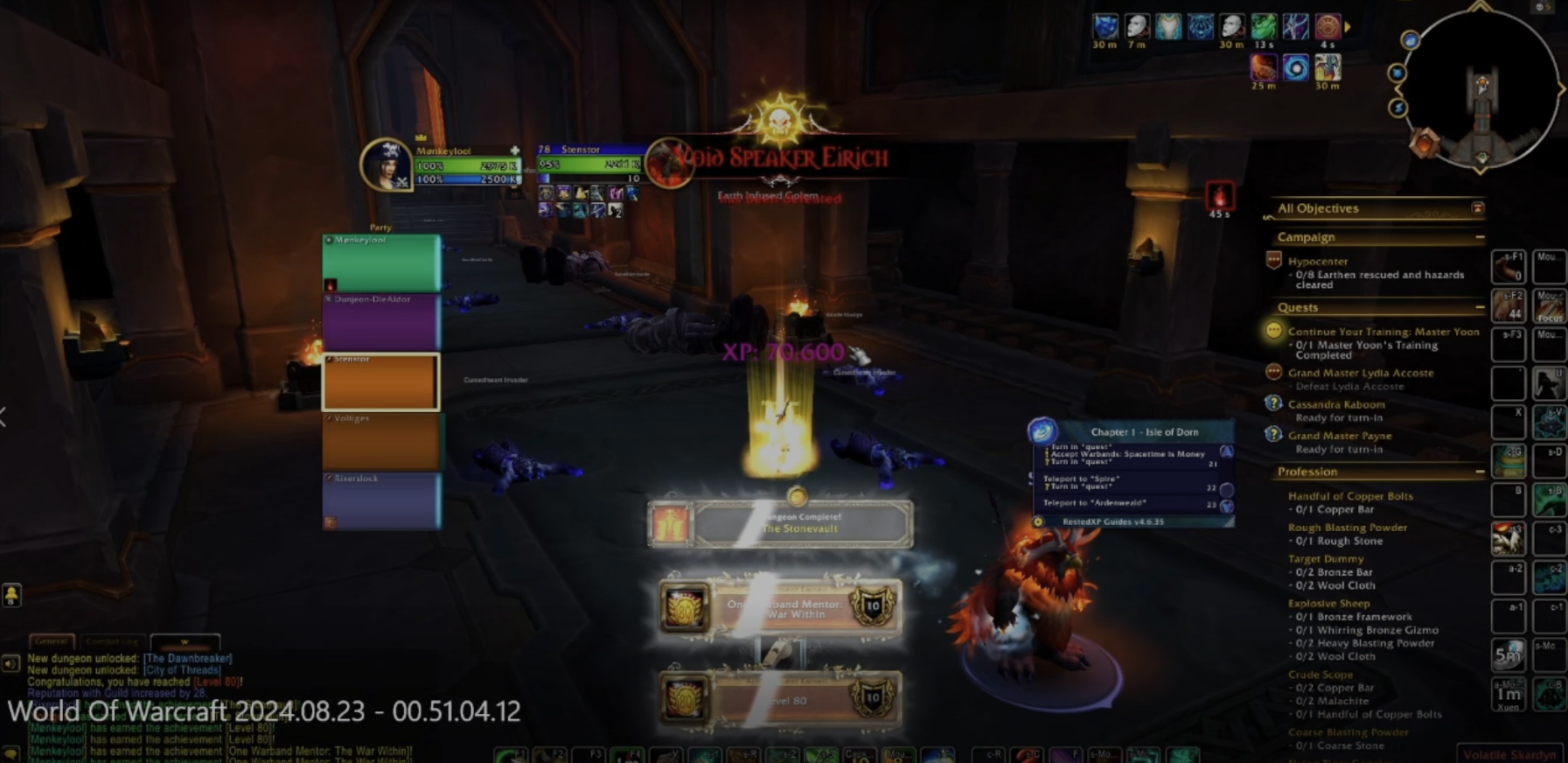Image resolution: width=1568 pixels, height=763 pixels.
Task: Open the Grand Master Payne quest
Action: [1339, 436]
